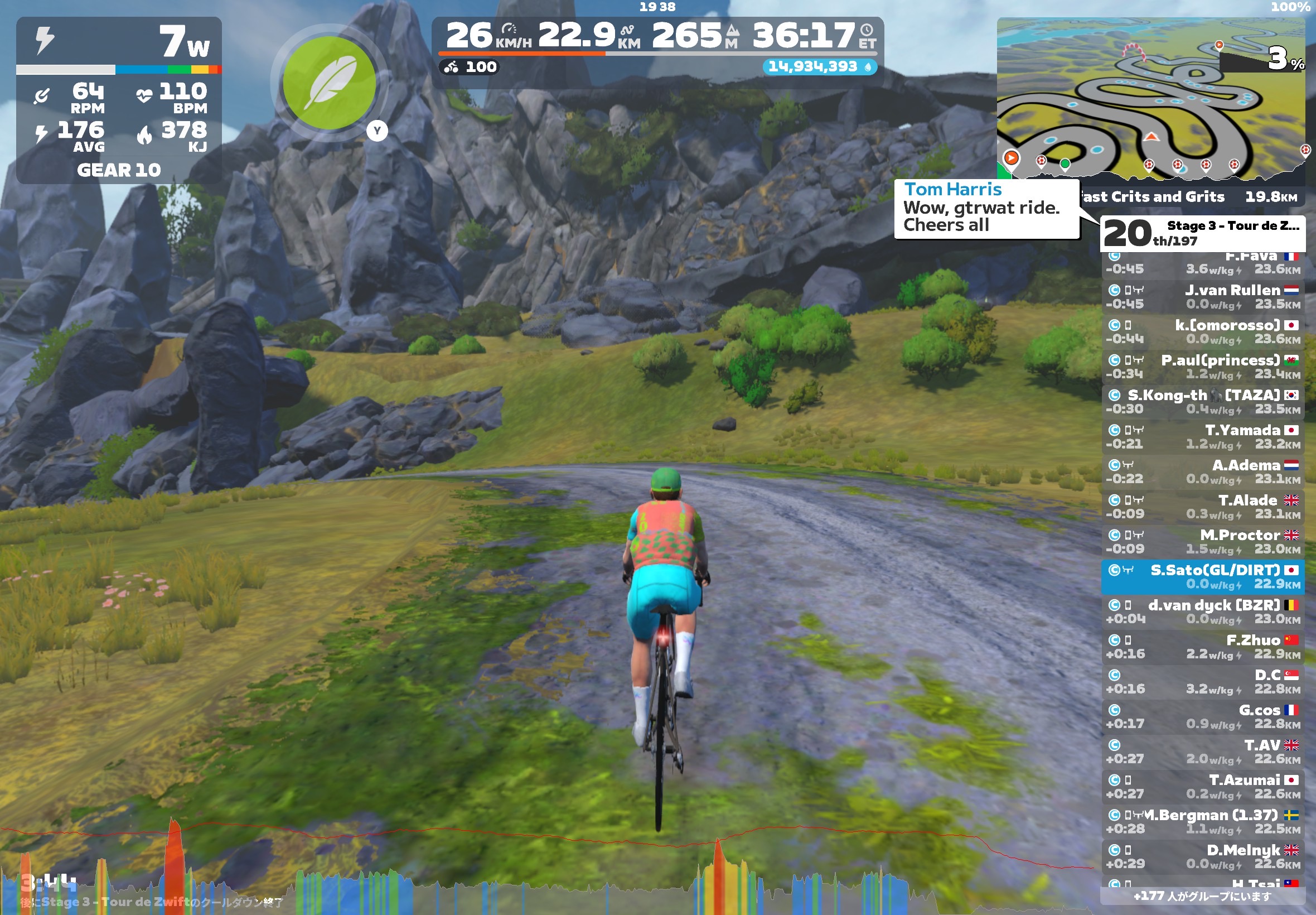Pick T.Yamada in the riders list

point(1203,436)
